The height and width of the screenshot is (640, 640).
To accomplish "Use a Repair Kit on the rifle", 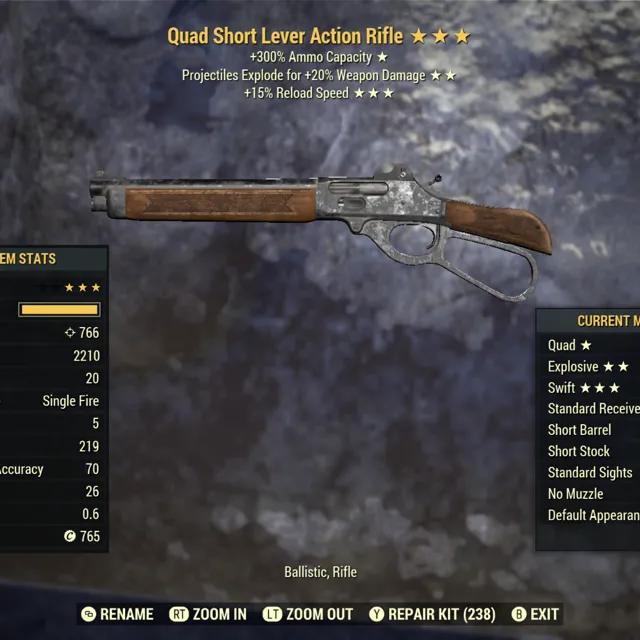I will point(430,614).
